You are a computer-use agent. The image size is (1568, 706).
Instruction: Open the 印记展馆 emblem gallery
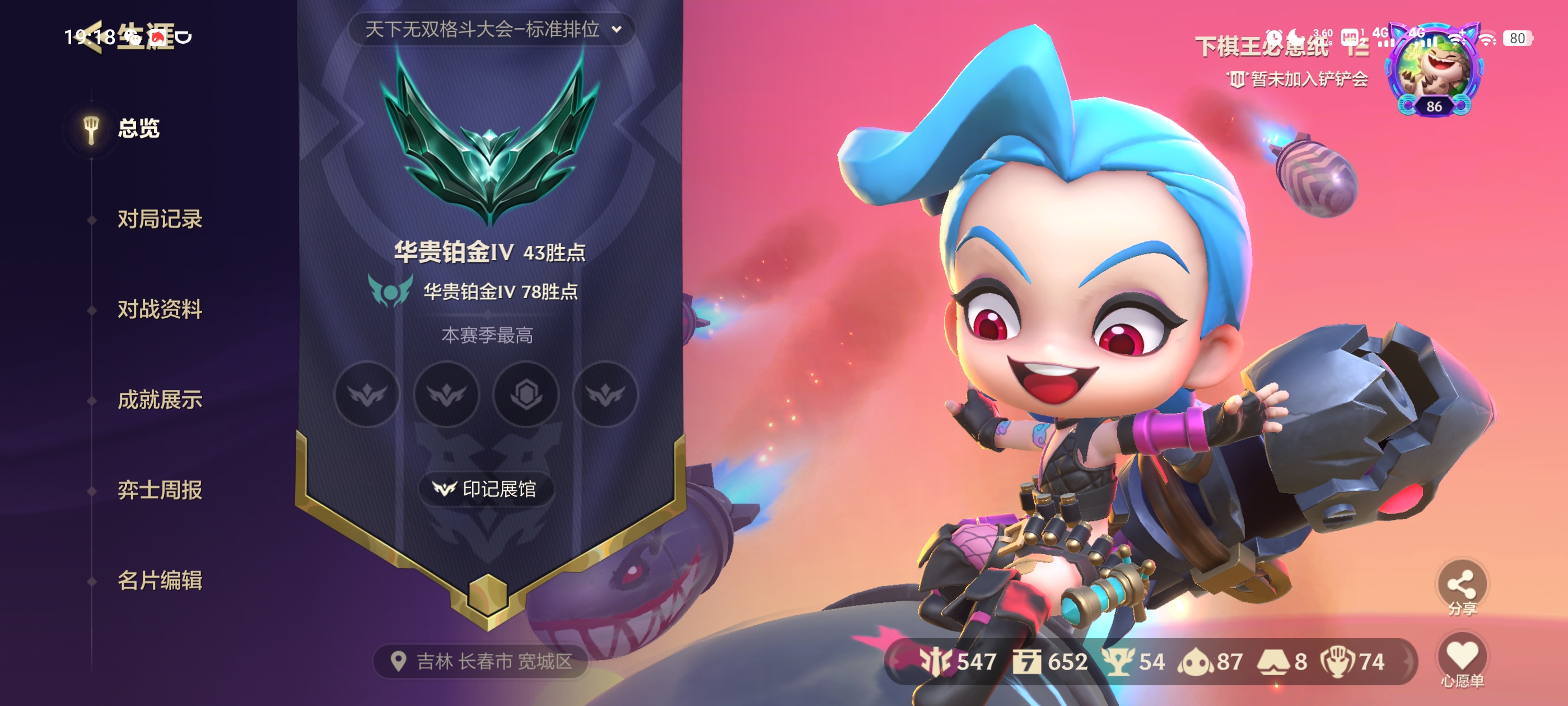[486, 489]
